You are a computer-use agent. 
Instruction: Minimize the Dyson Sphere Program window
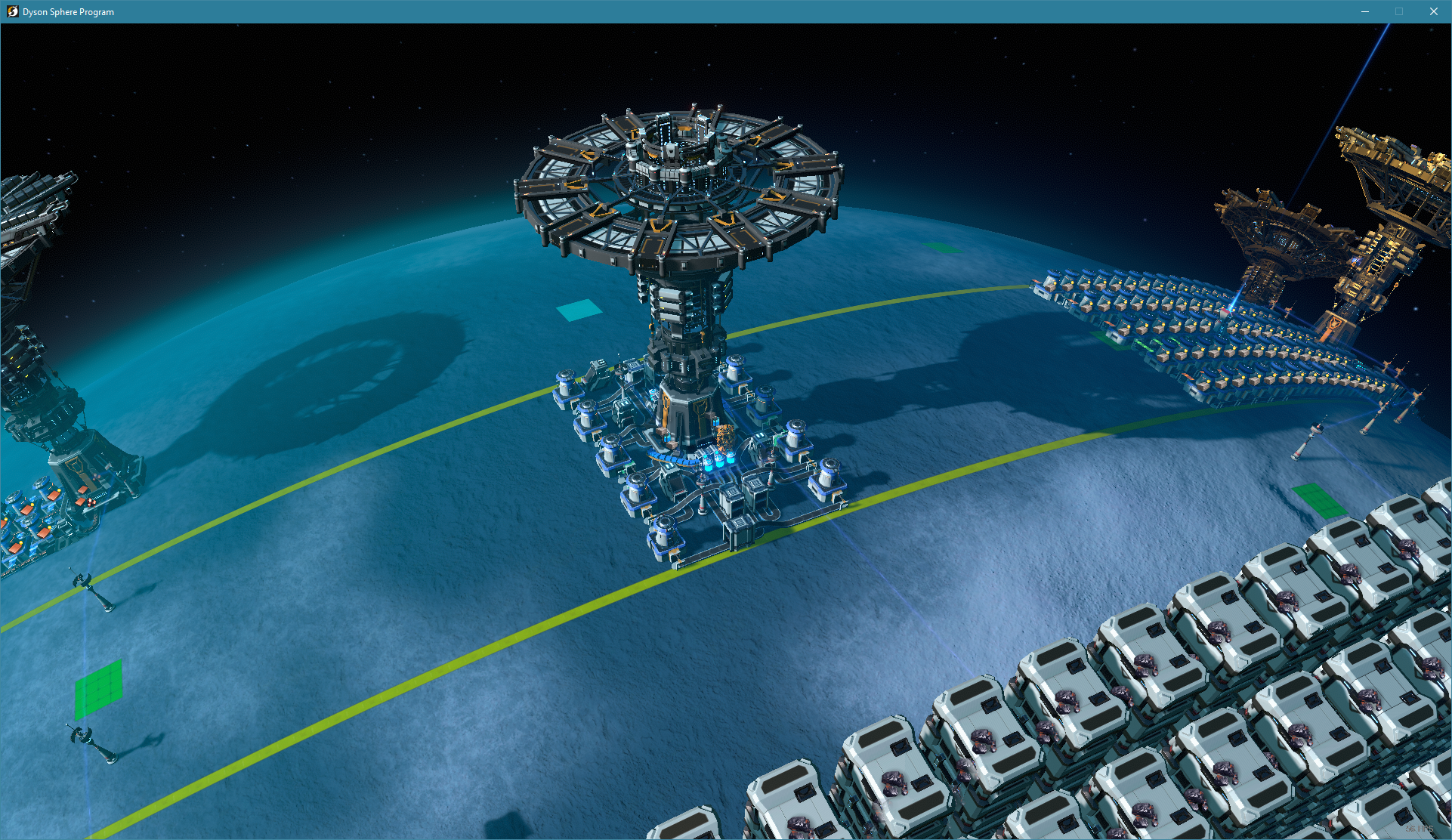tap(1365, 11)
